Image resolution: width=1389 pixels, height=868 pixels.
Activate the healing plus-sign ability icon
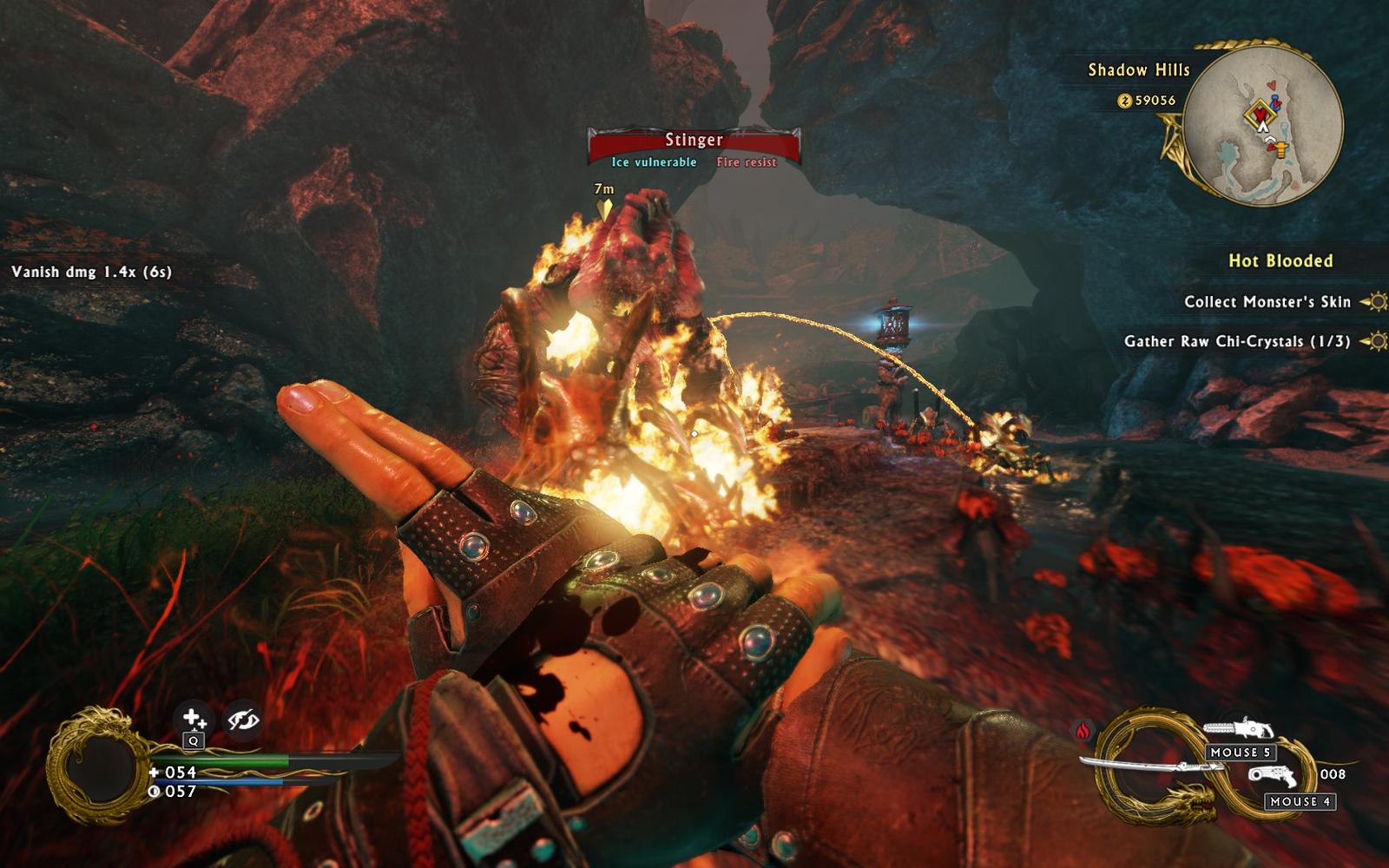pos(193,719)
